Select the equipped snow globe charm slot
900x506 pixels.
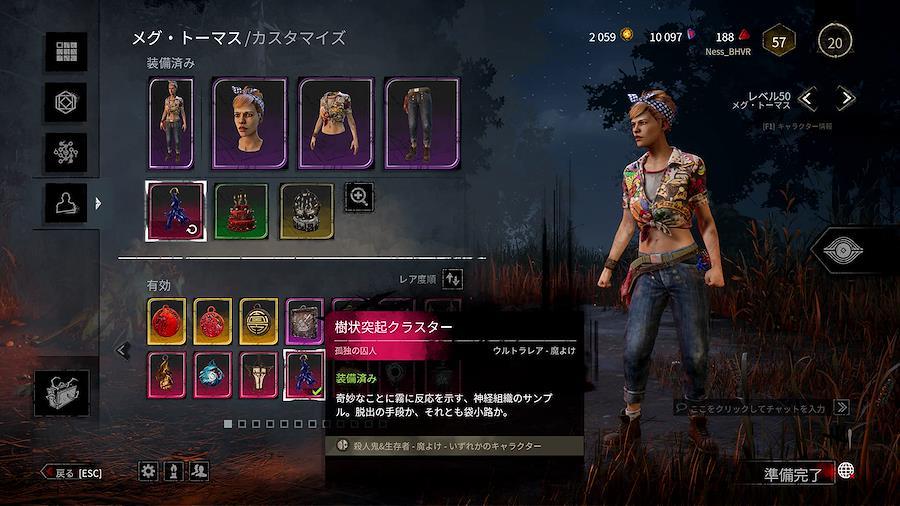coord(306,211)
